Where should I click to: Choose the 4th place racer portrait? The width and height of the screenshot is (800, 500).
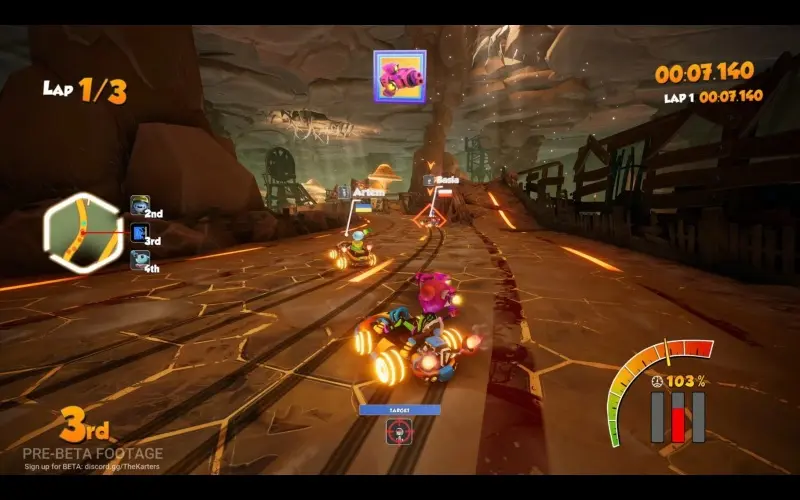140,261
